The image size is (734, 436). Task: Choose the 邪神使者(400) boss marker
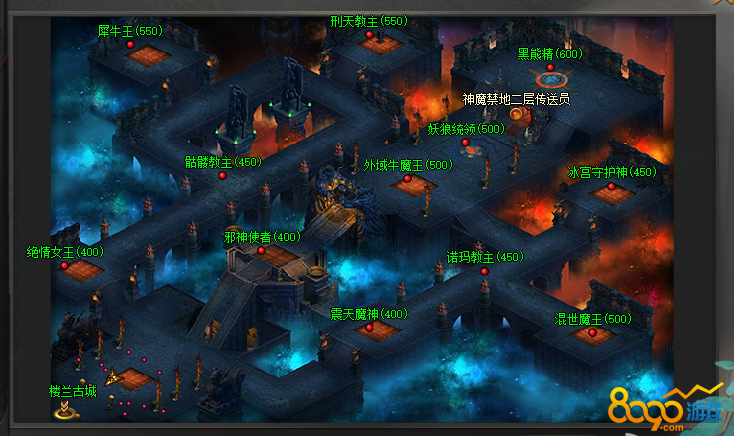262,251
